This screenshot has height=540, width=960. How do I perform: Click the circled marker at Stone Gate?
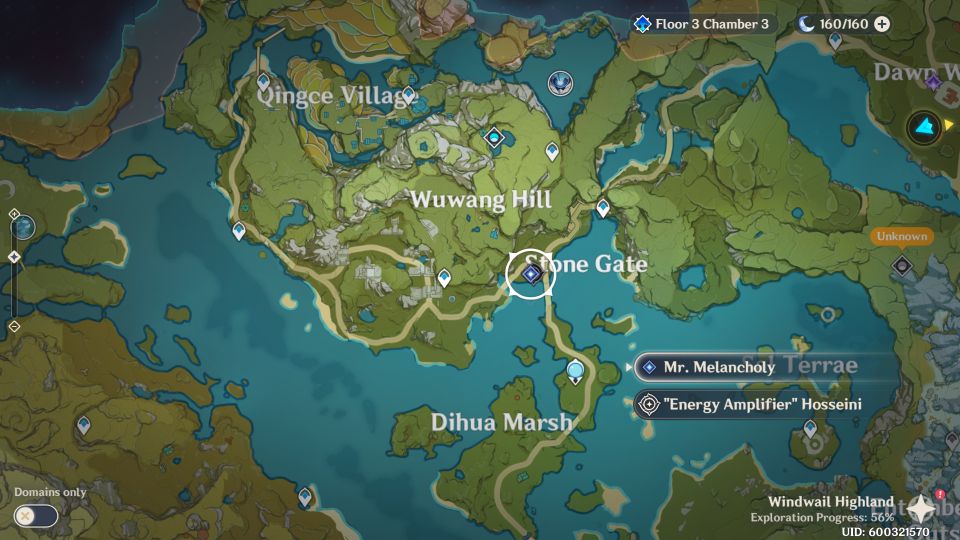pos(530,274)
